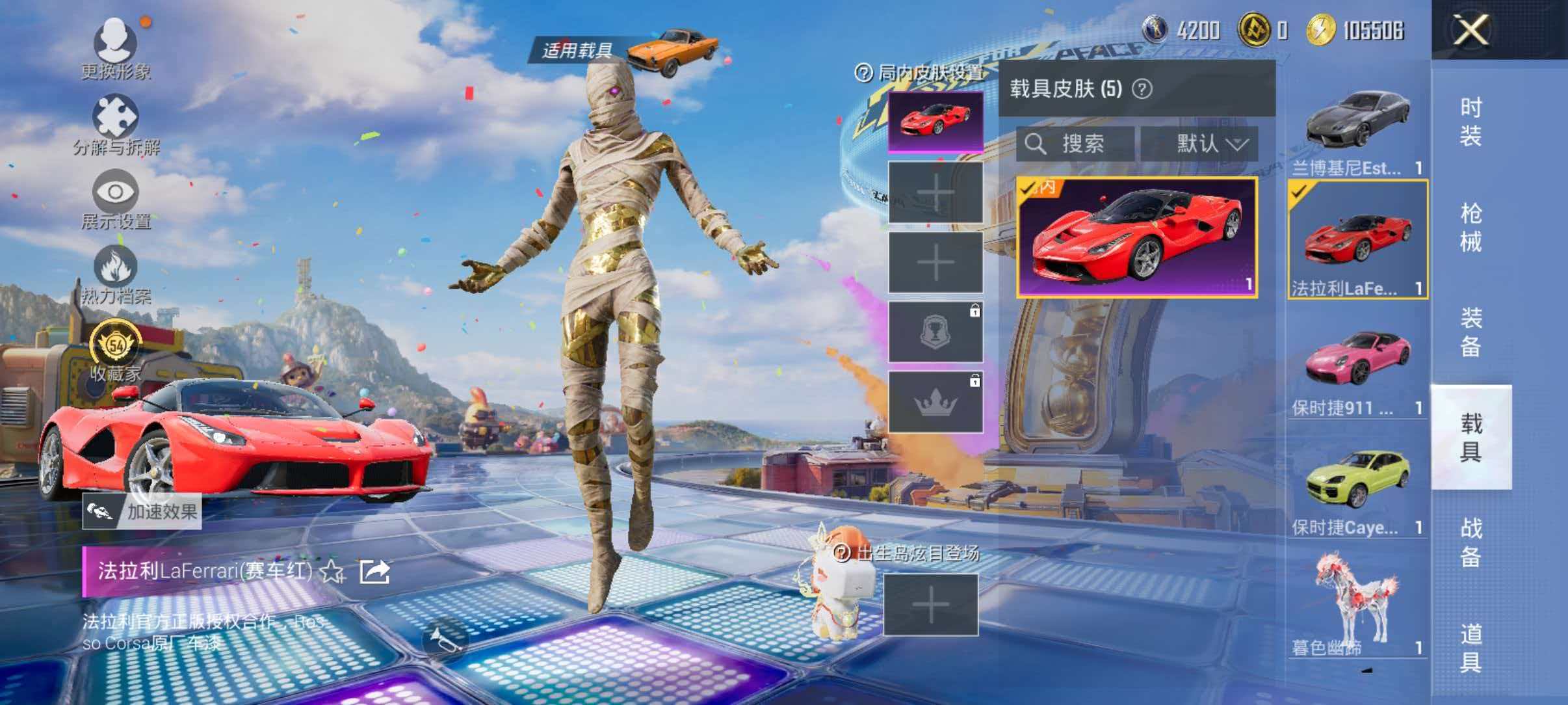
Task: Toggle selection of 兰博基尼Est vehicle skin
Action: click(1357, 127)
